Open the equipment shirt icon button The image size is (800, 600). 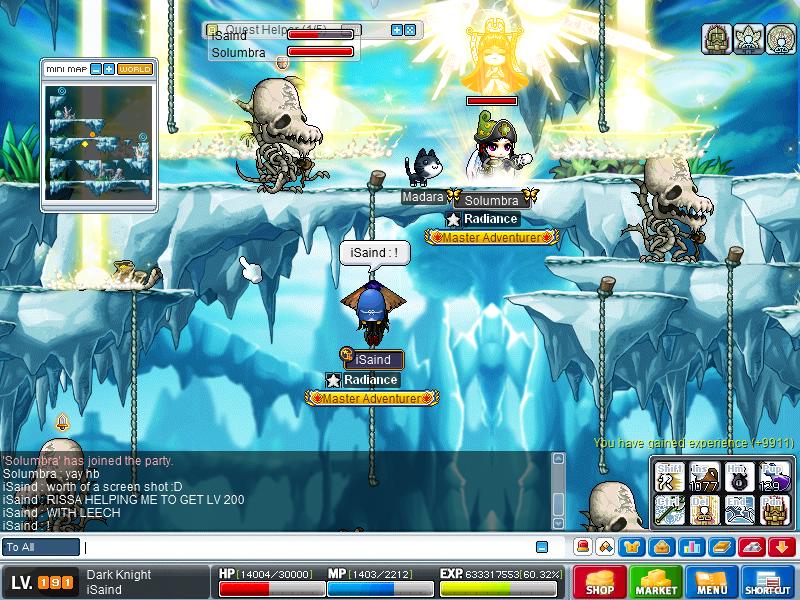tap(631, 546)
